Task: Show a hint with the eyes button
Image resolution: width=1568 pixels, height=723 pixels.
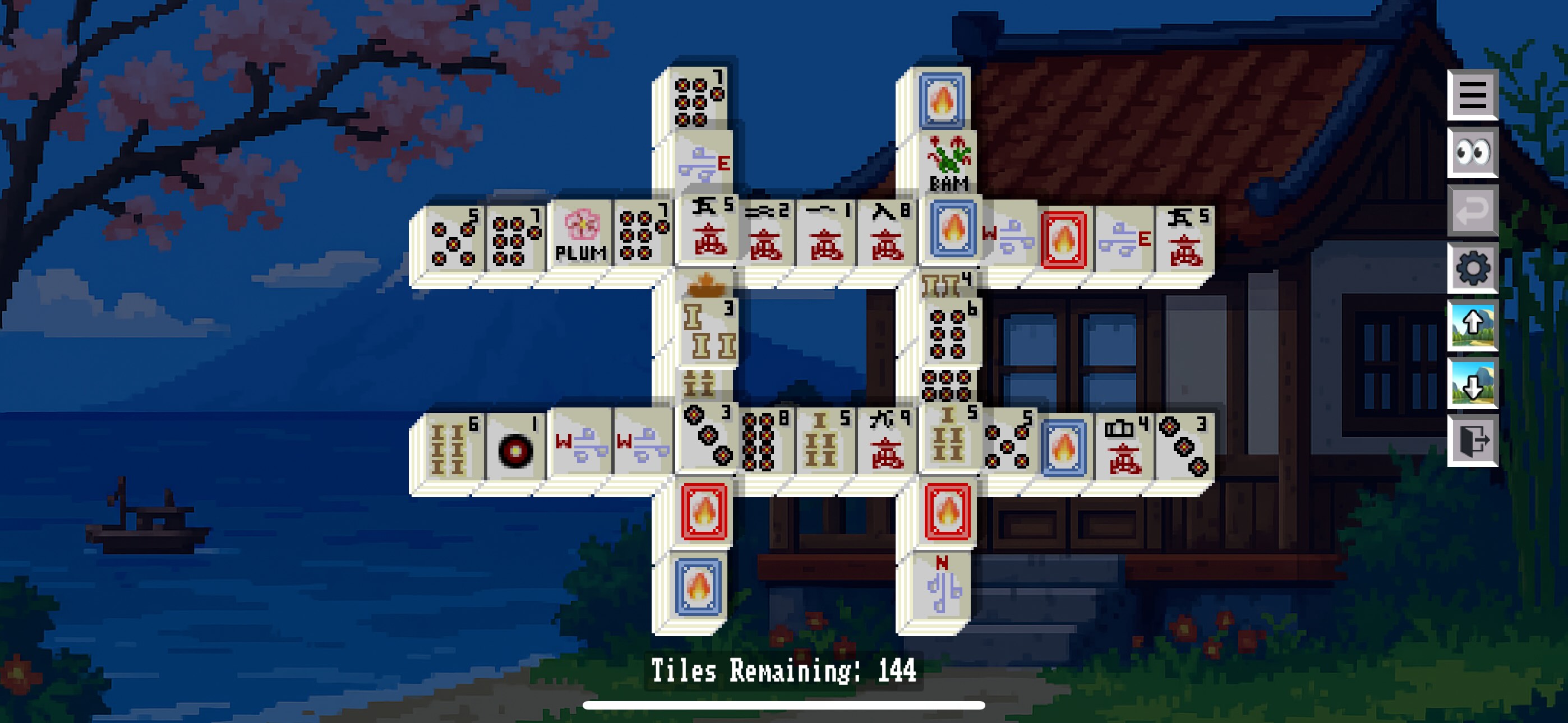Action: [1472, 152]
